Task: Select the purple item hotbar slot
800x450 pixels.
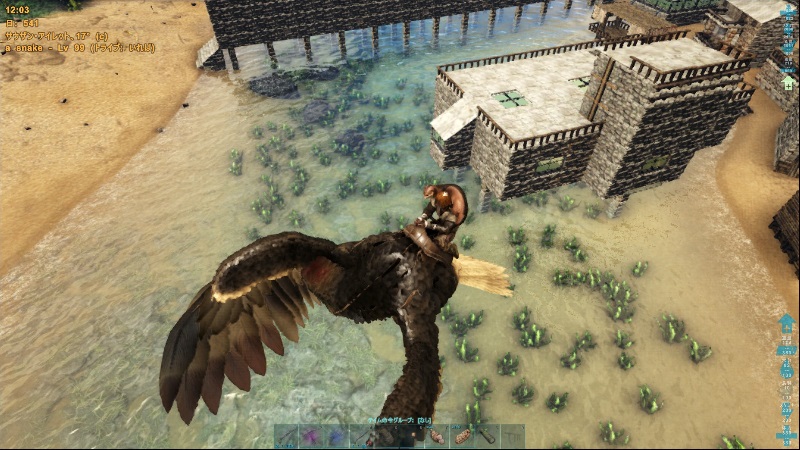Action: coord(311,437)
